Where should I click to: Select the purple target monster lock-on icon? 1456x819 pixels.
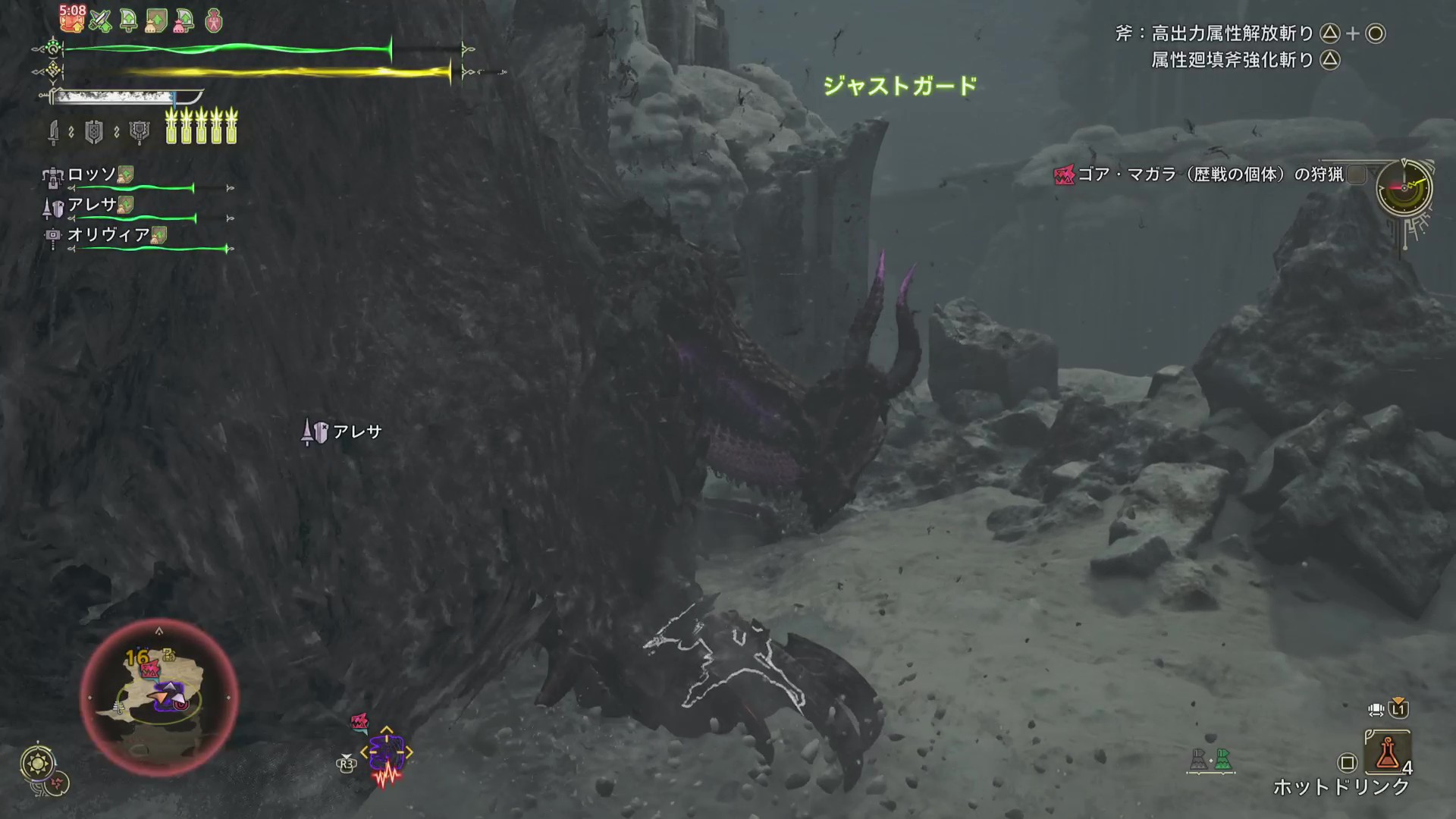386,752
